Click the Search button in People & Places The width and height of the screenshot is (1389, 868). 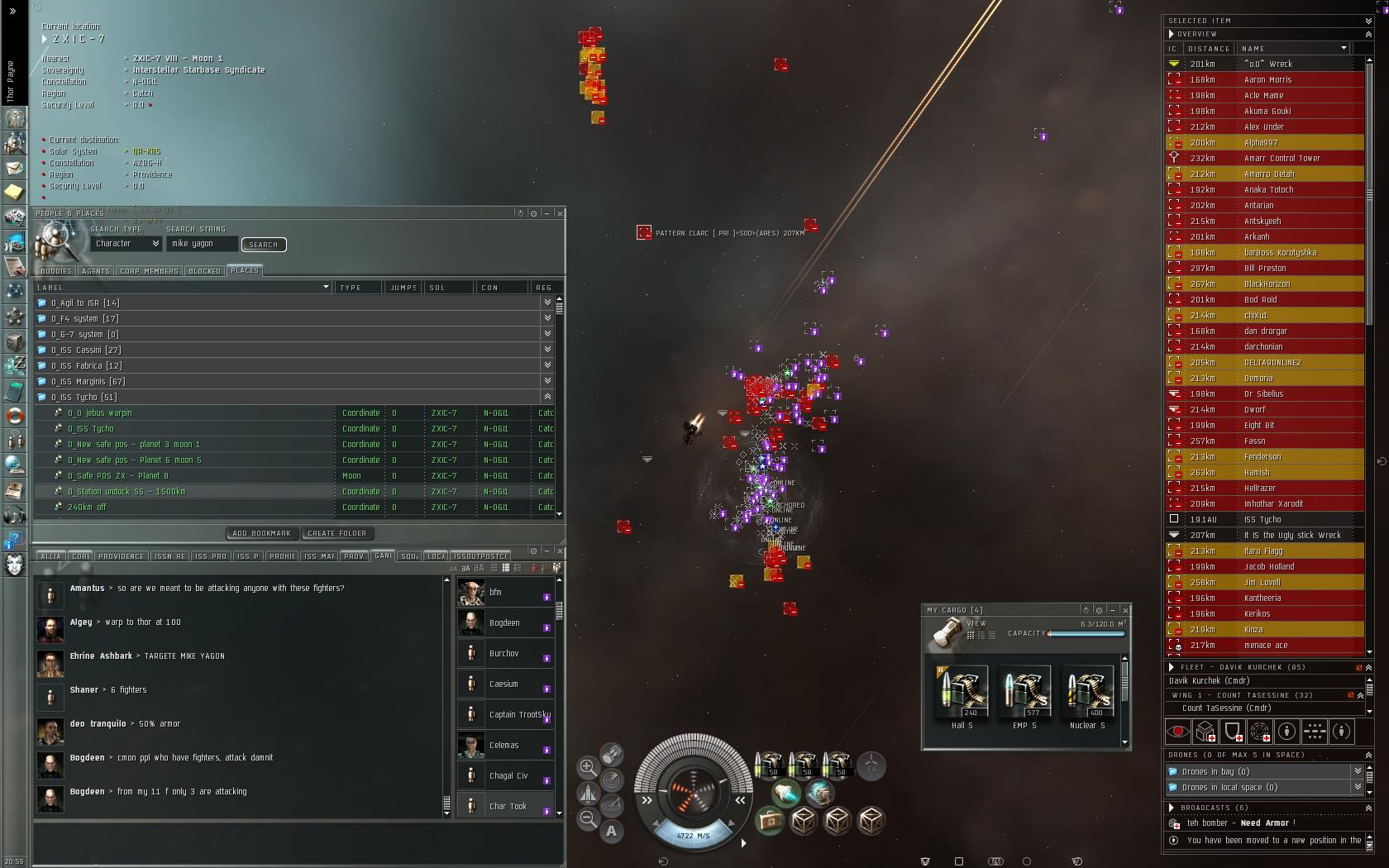pyautogui.click(x=263, y=245)
